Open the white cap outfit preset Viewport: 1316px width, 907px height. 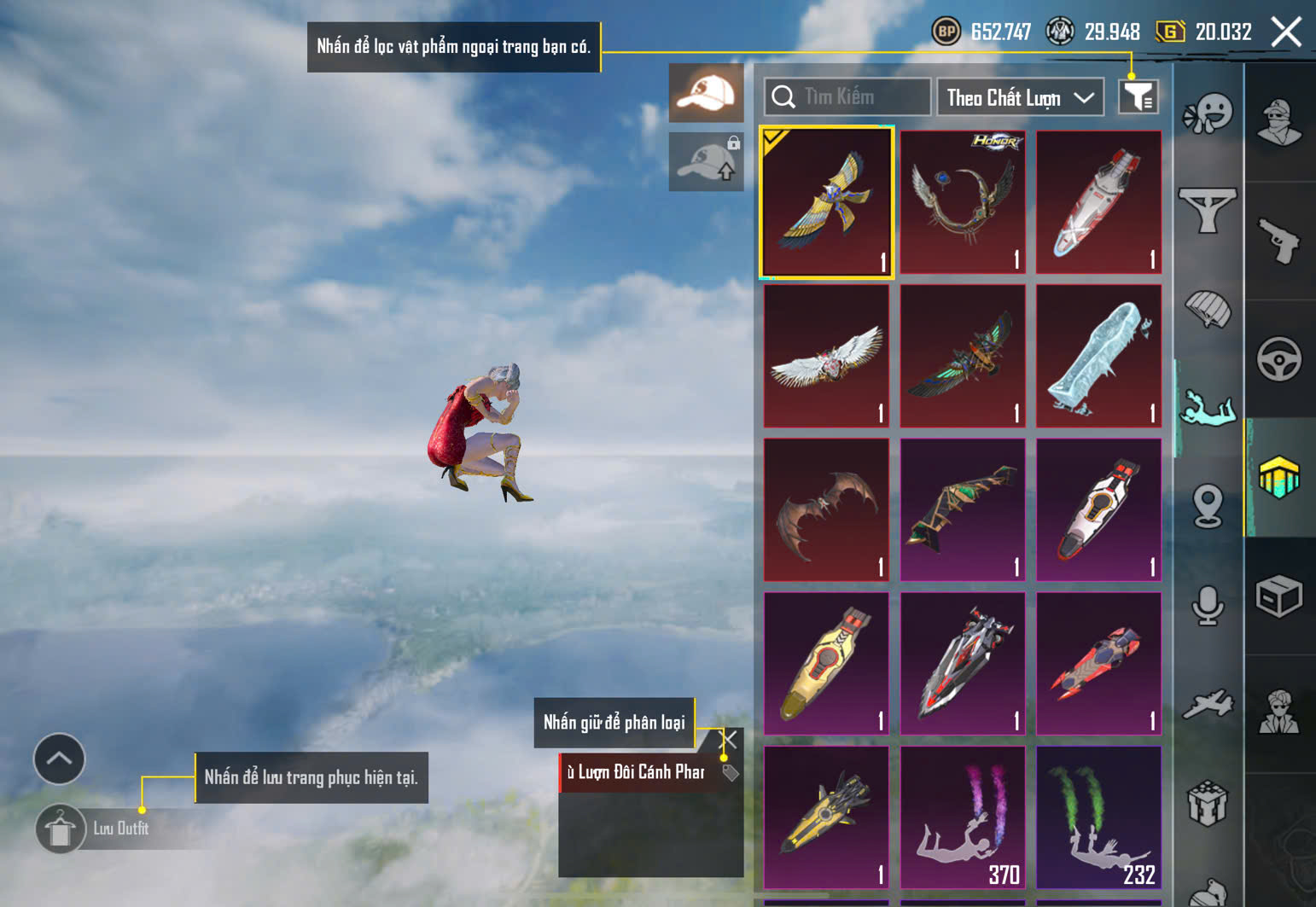(x=706, y=93)
